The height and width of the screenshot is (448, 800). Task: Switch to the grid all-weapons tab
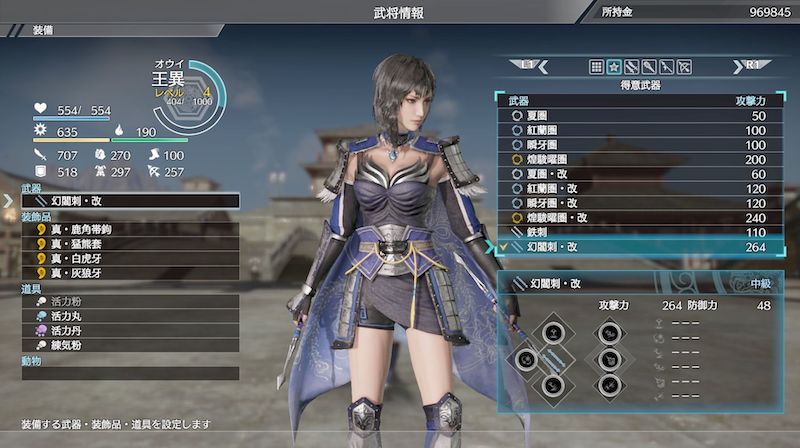(x=596, y=67)
